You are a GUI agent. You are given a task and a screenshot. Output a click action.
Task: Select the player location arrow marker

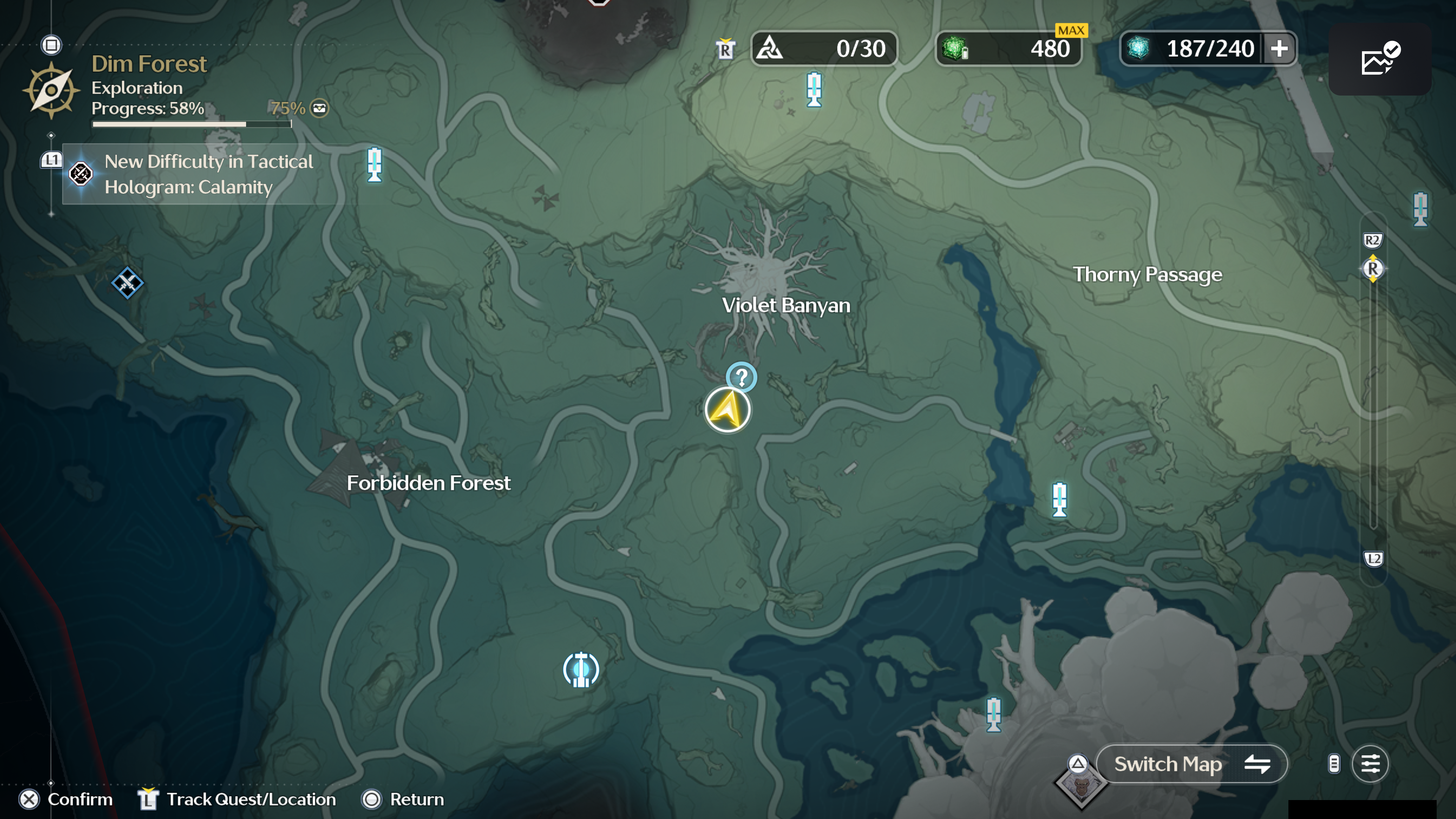click(728, 410)
